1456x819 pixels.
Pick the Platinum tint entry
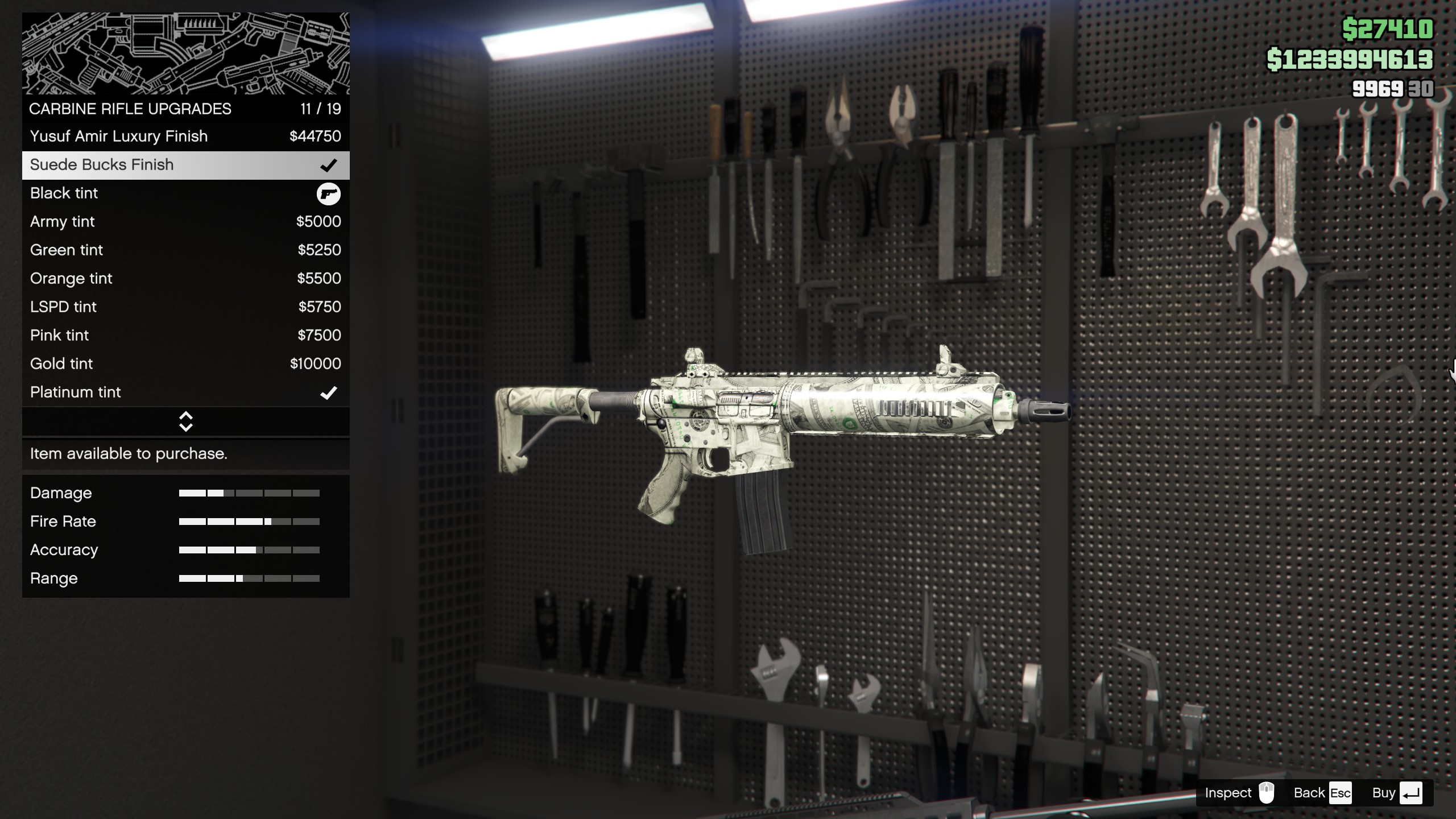click(x=185, y=392)
